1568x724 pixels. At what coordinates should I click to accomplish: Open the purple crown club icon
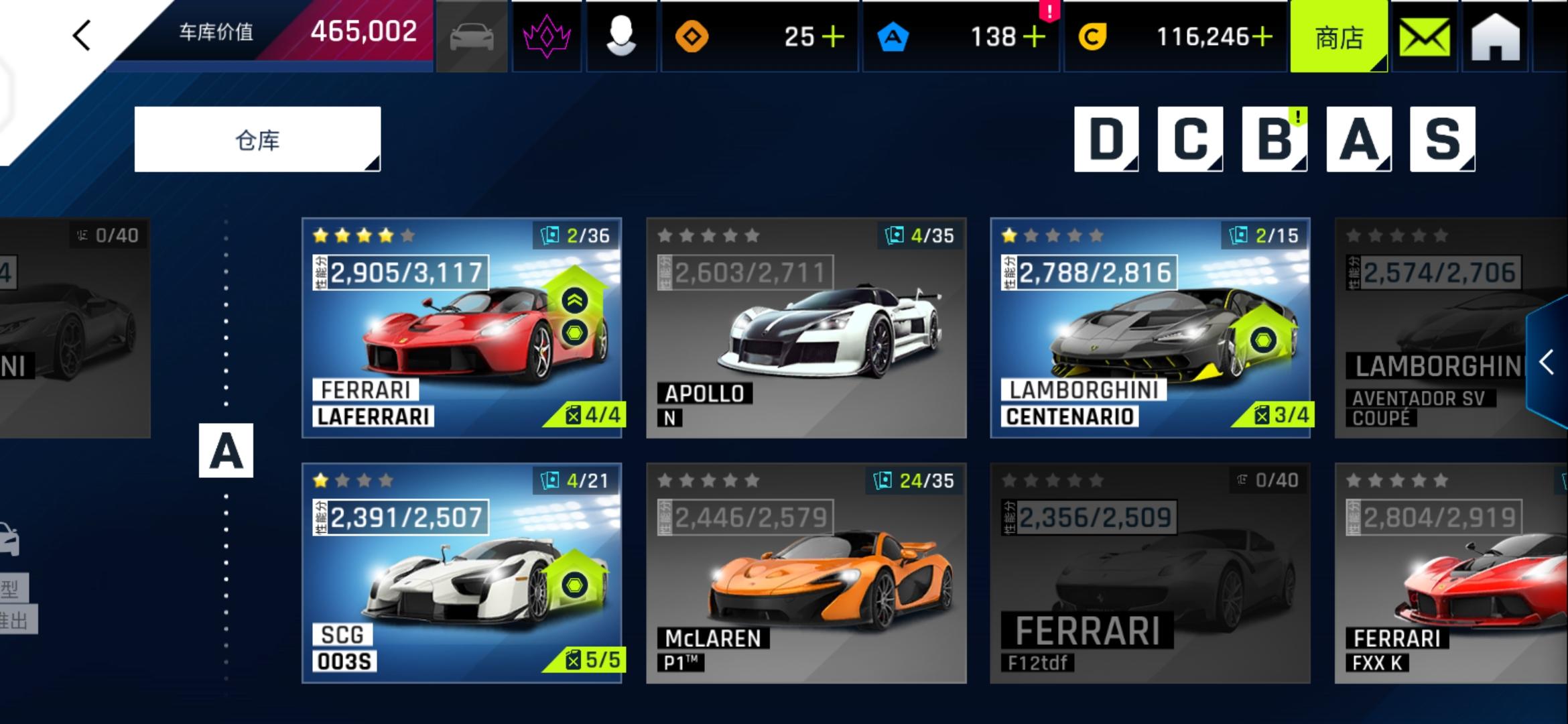click(x=547, y=37)
